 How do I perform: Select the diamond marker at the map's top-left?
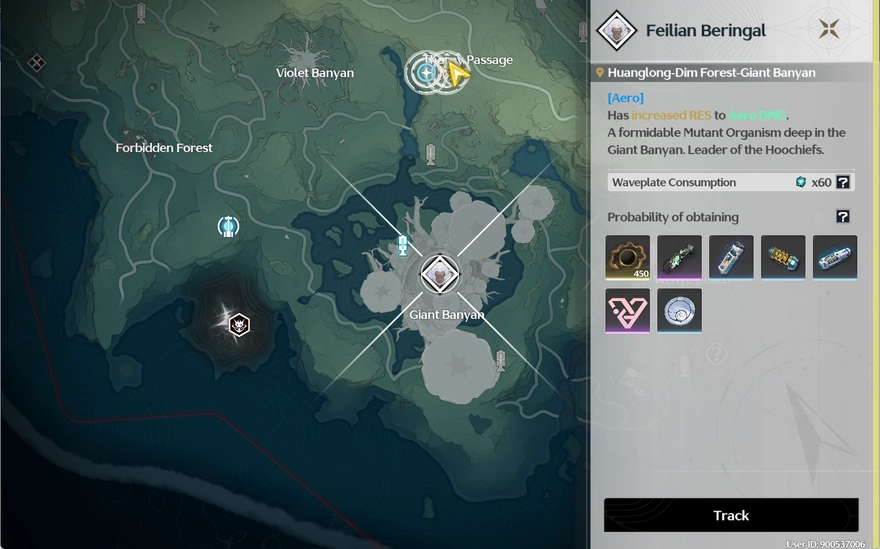click(37, 64)
